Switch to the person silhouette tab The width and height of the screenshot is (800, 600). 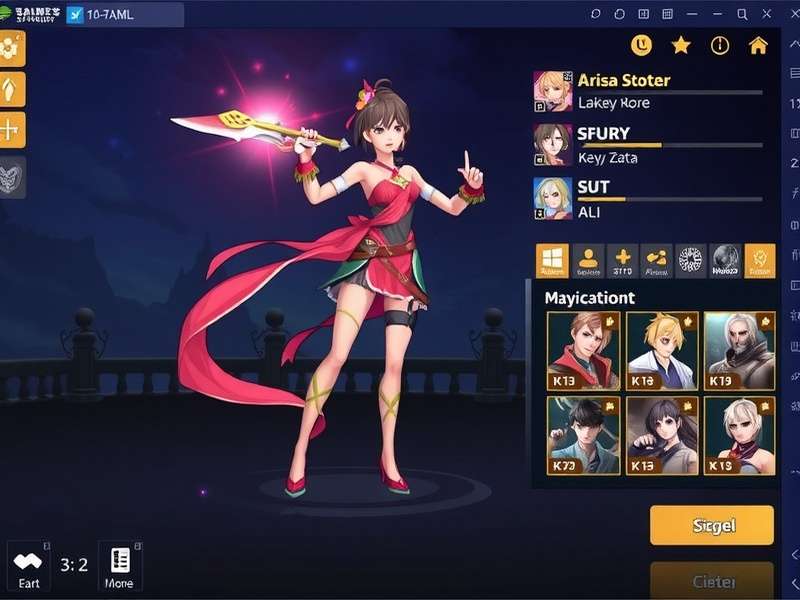(x=587, y=260)
